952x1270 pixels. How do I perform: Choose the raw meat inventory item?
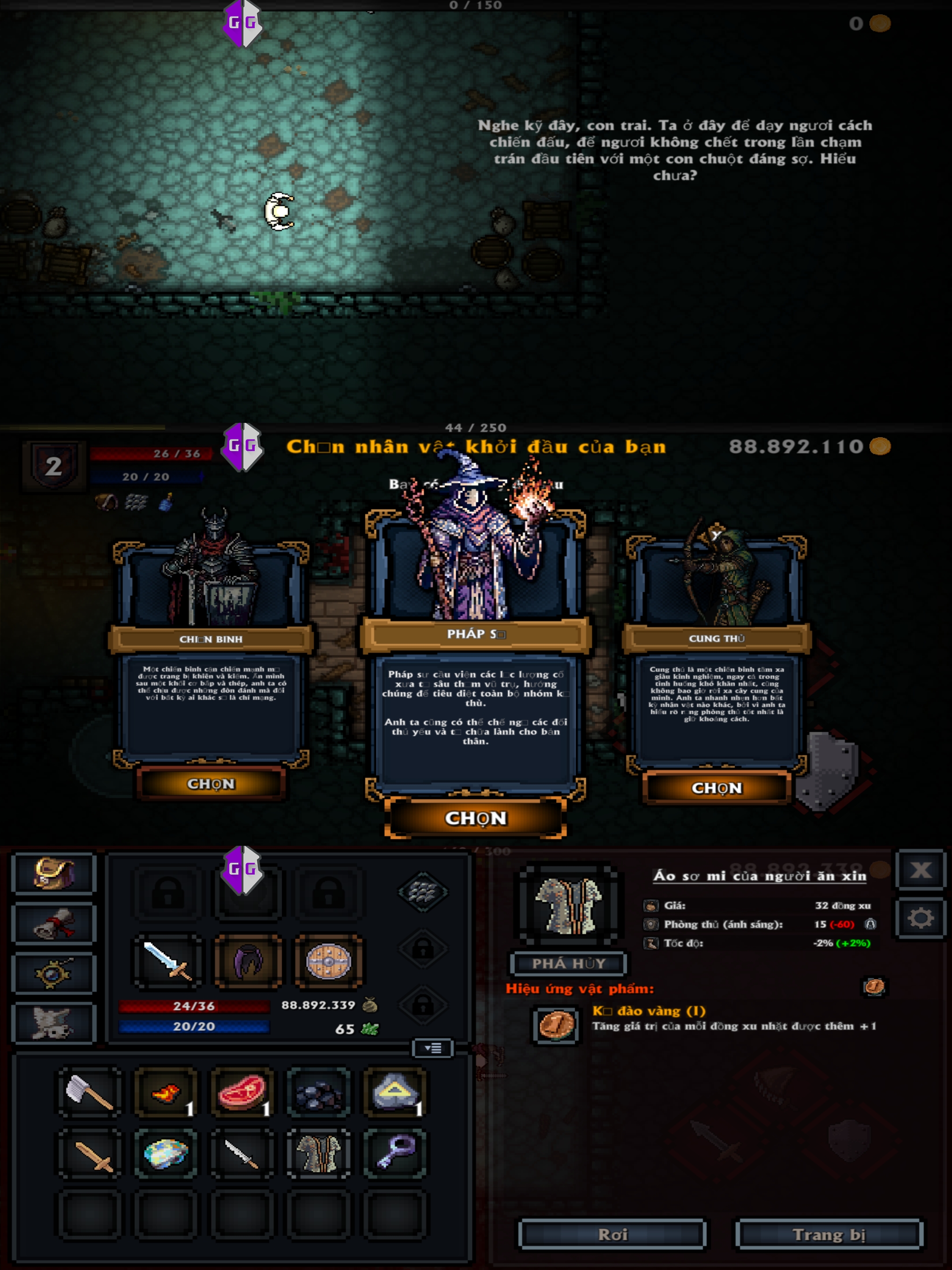click(x=242, y=1092)
